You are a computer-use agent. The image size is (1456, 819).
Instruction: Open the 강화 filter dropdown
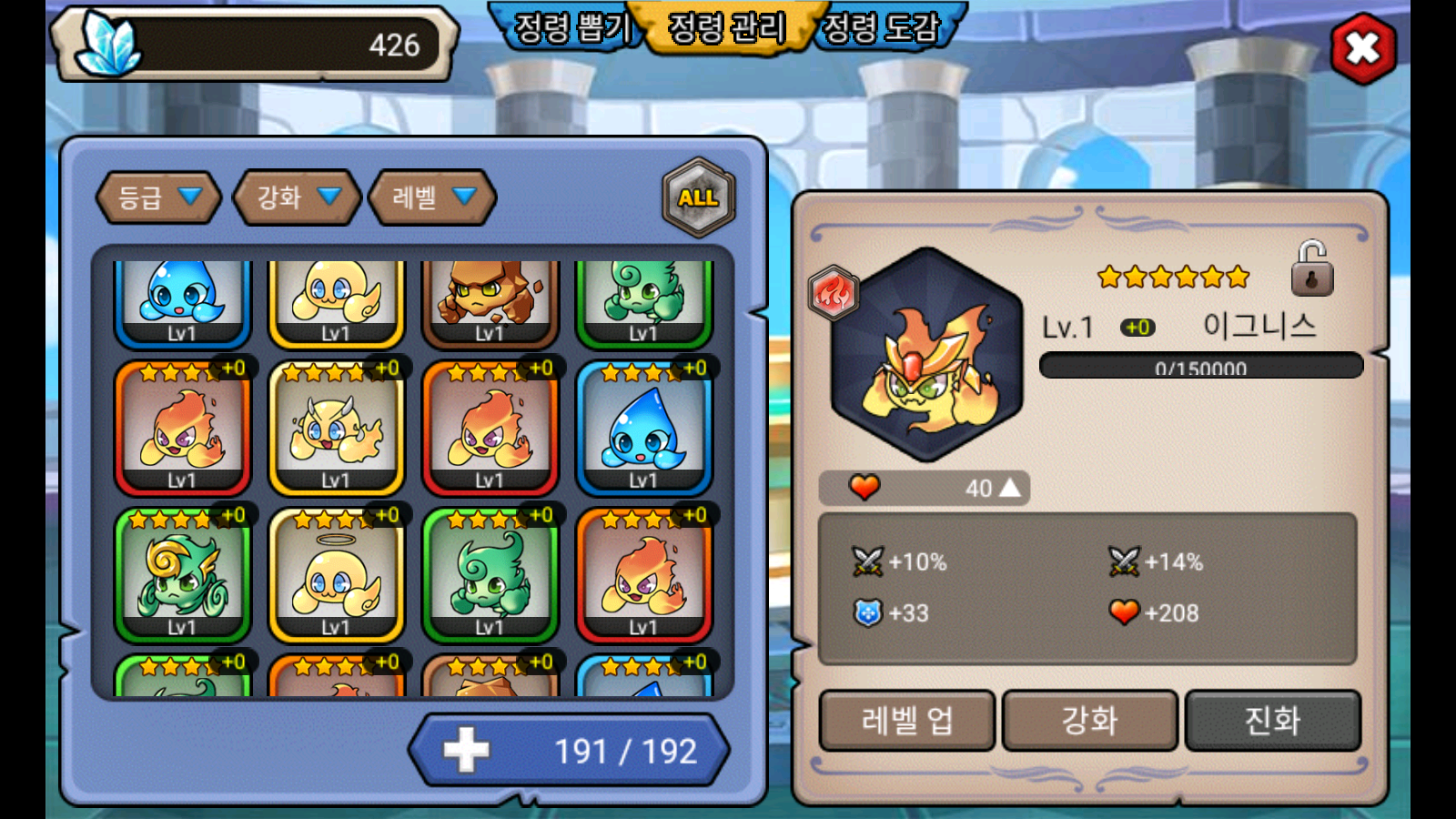tap(297, 197)
